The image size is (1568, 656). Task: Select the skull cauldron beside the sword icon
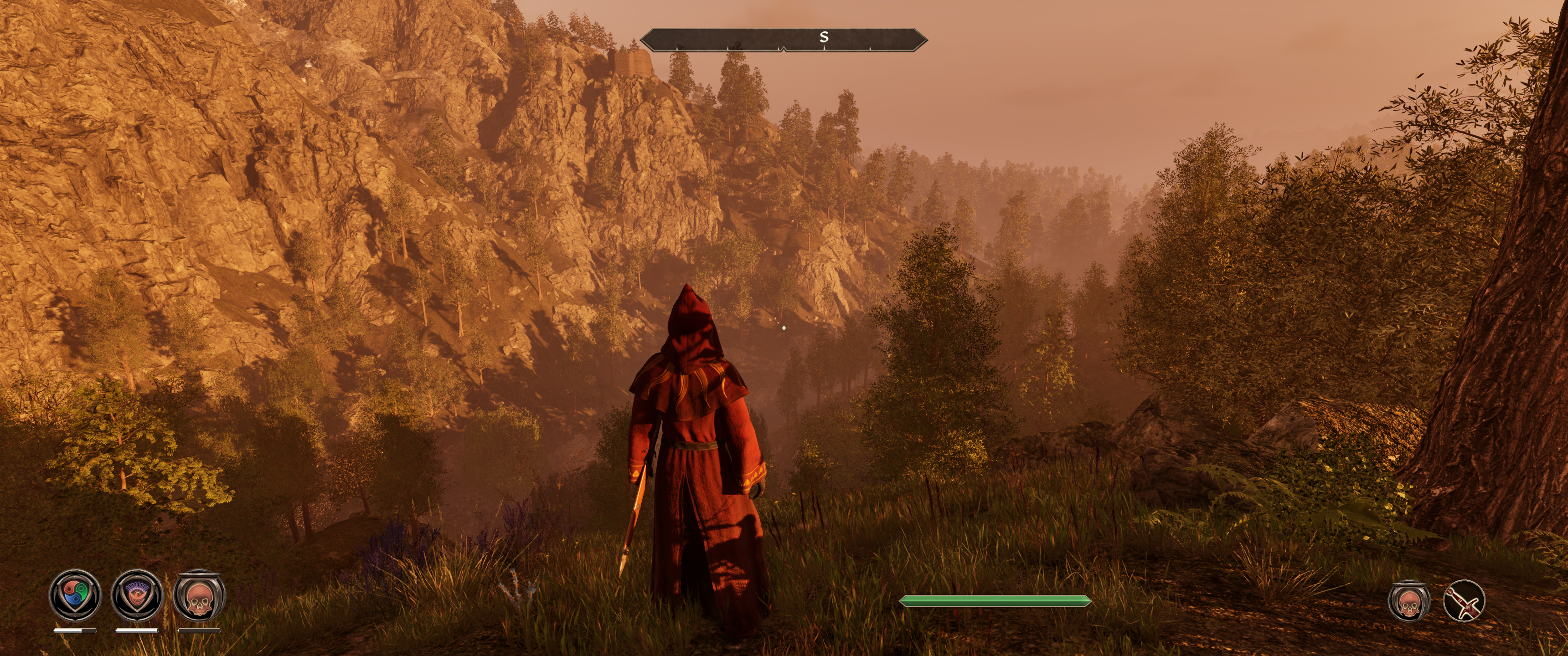[x=1408, y=601]
